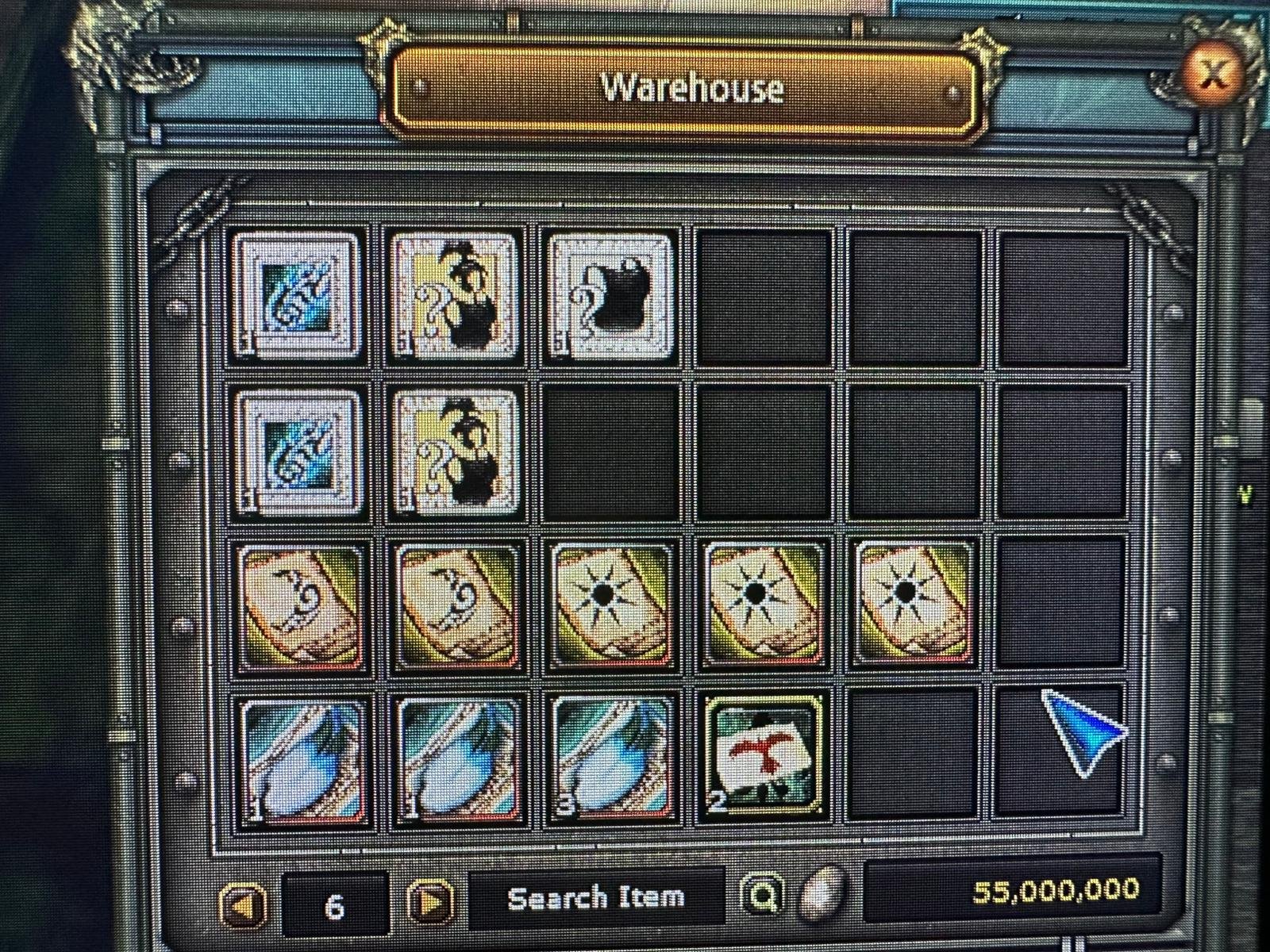The height and width of the screenshot is (952, 1270).
Task: Choose the blue feather stack of three
Action: [x=611, y=758]
